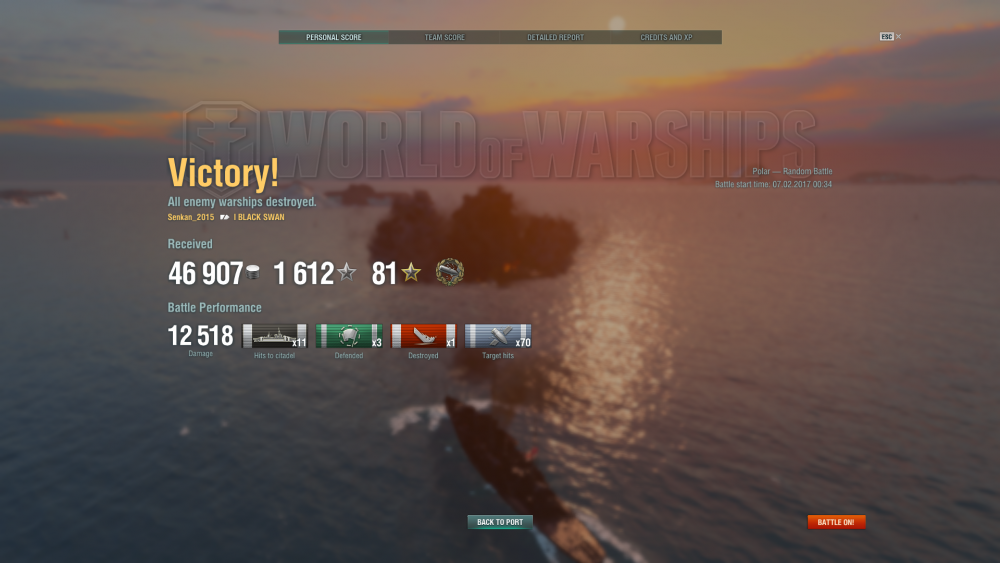The height and width of the screenshot is (563, 1000).
Task: Return with the Back to Port button
Action: click(x=500, y=522)
